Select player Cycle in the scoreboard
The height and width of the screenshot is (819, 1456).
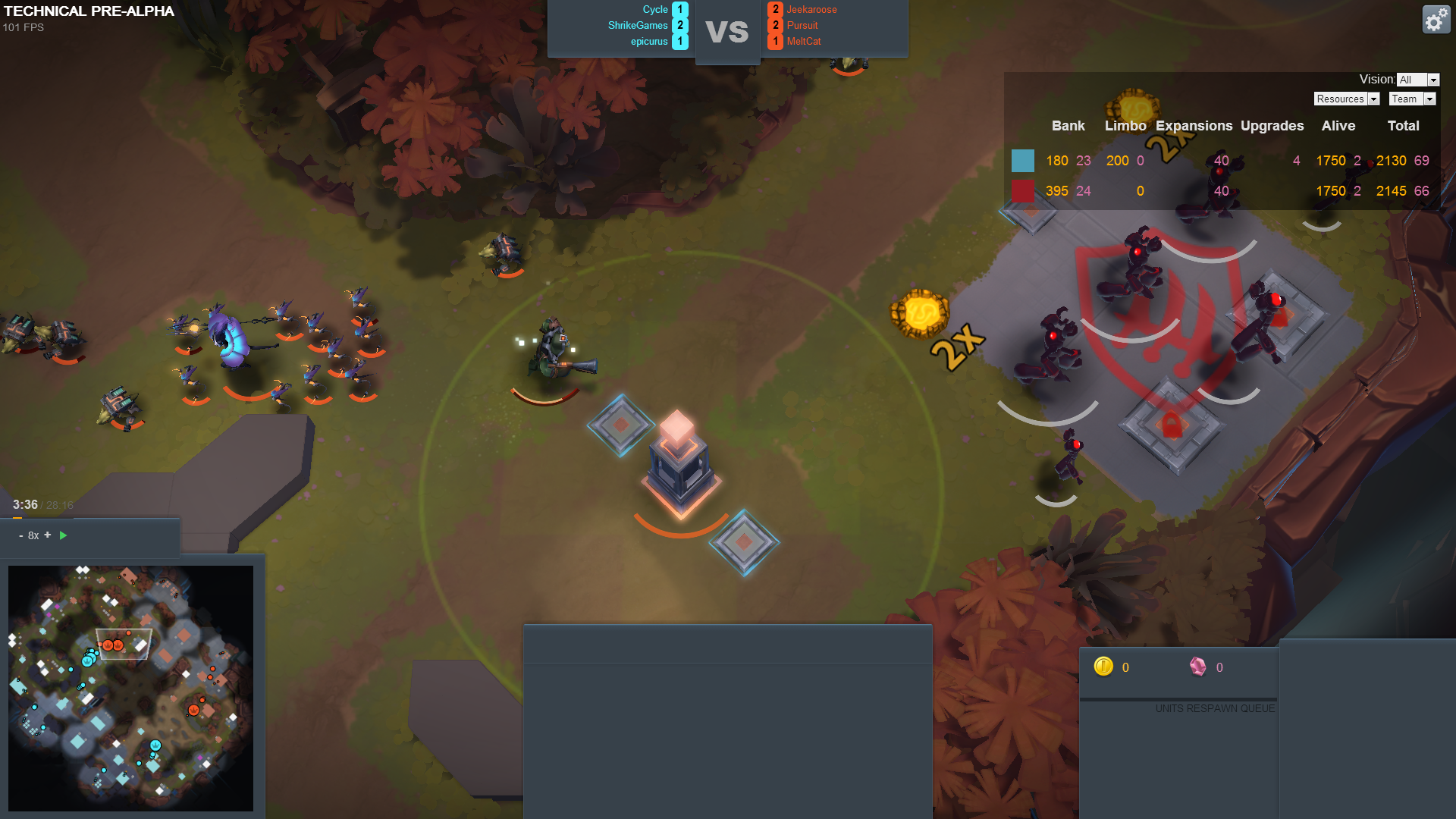pyautogui.click(x=655, y=10)
